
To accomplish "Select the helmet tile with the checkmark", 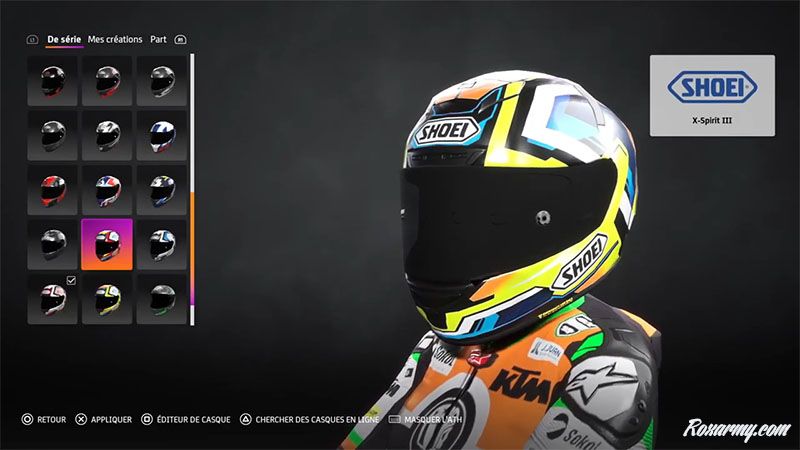I will [x=52, y=298].
